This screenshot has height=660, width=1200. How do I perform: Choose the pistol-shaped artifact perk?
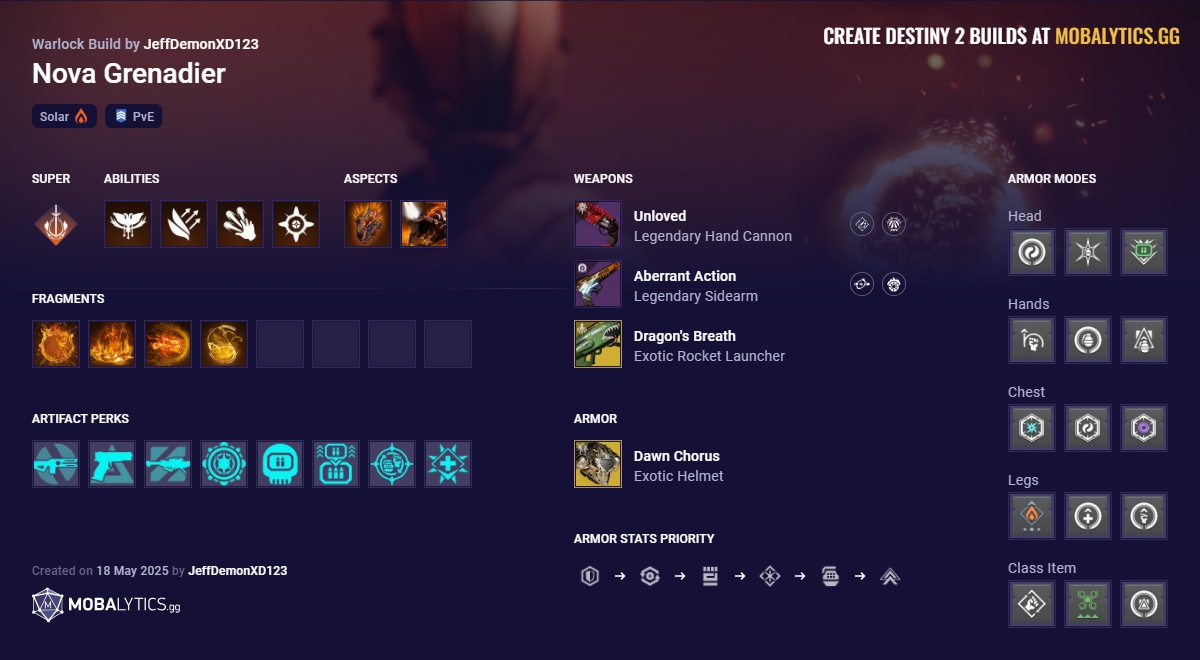112,464
